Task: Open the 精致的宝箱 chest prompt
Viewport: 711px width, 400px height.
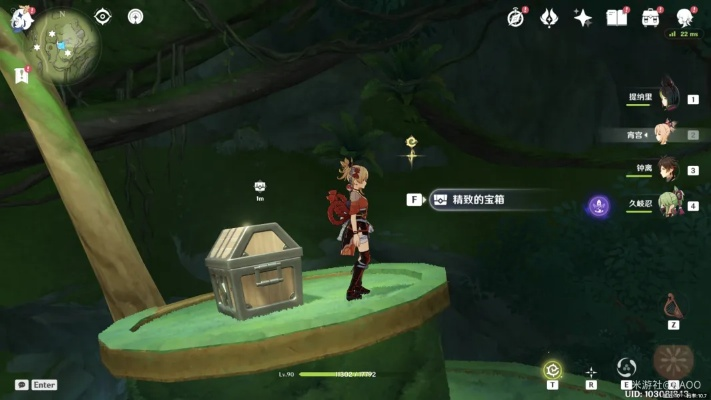Action: pyautogui.click(x=478, y=199)
